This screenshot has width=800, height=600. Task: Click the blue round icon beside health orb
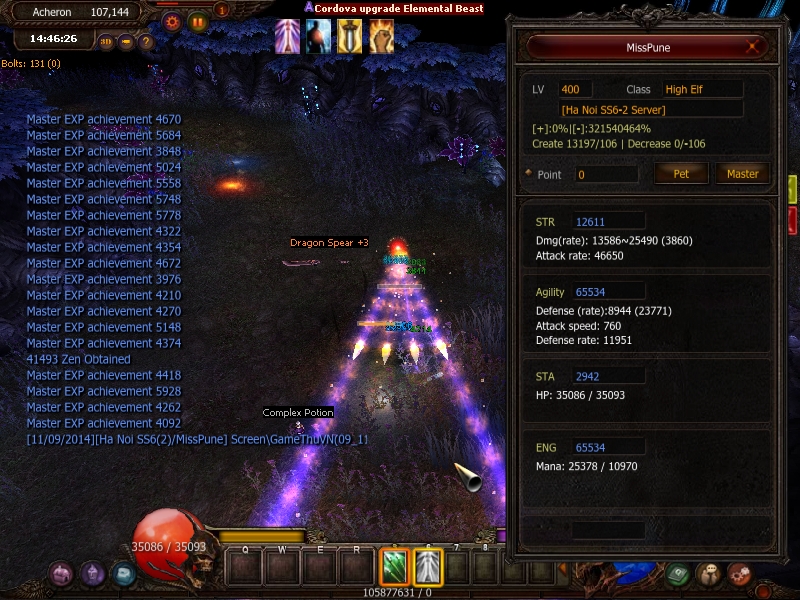point(123,574)
